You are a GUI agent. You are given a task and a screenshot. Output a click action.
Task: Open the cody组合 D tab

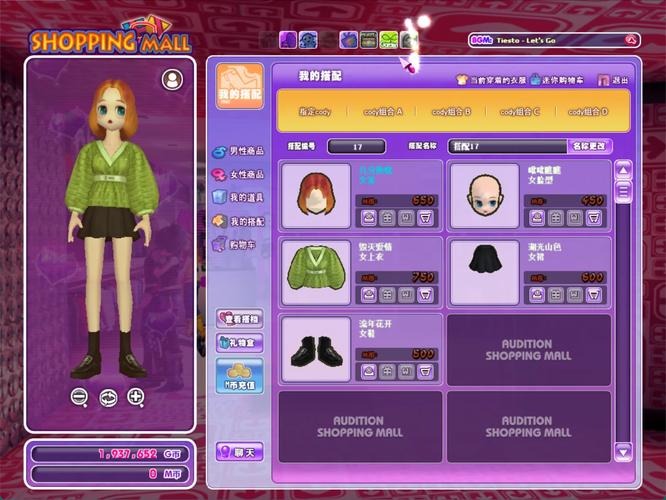[588, 112]
